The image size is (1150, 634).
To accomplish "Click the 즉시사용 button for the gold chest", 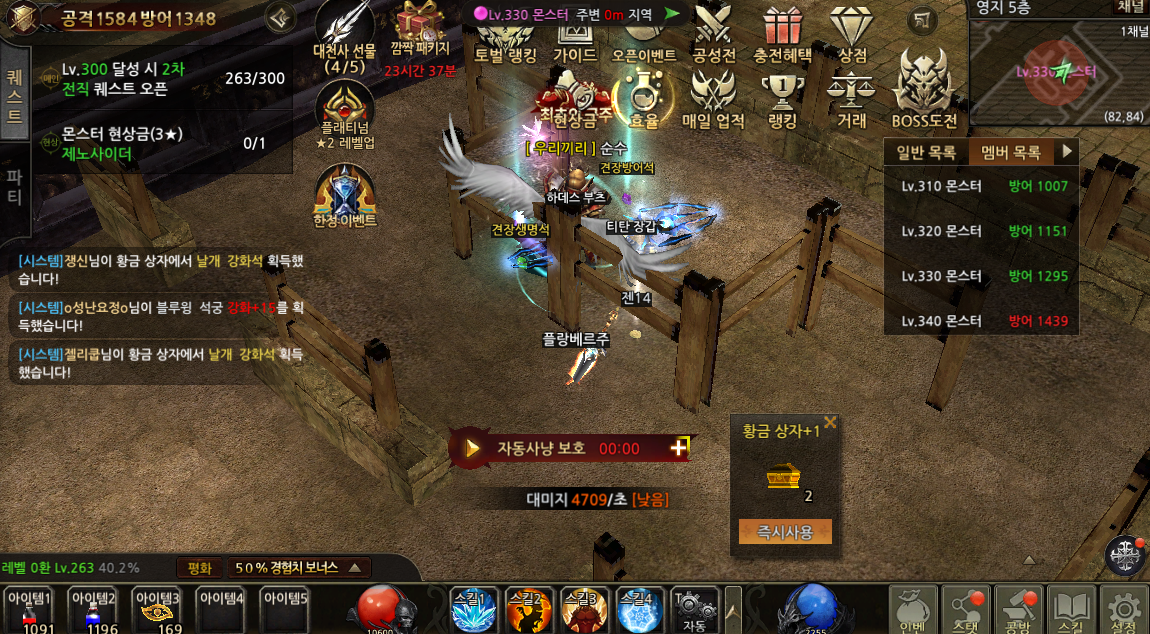I will pos(785,531).
